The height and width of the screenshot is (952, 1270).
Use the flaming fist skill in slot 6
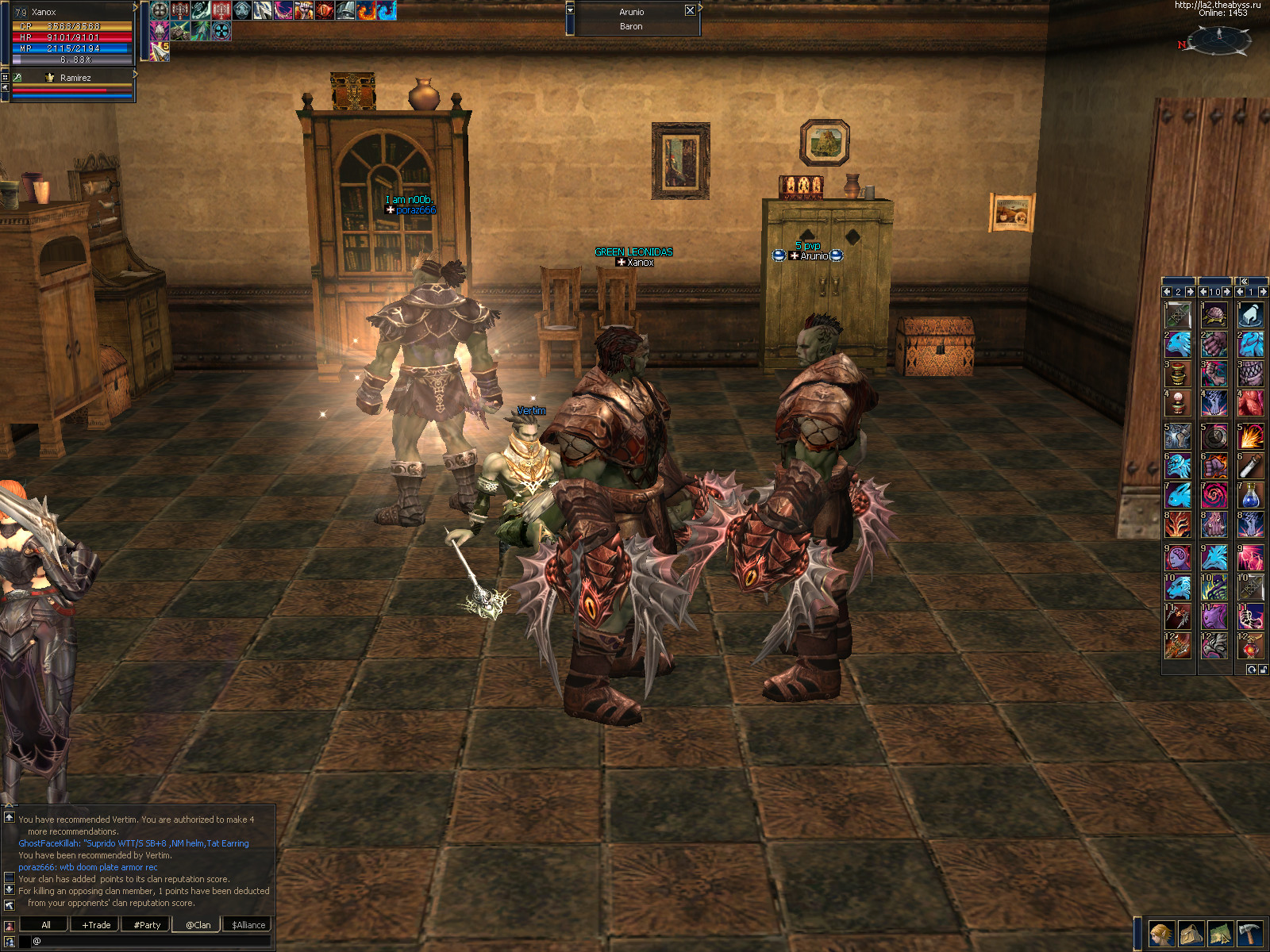click(1214, 466)
